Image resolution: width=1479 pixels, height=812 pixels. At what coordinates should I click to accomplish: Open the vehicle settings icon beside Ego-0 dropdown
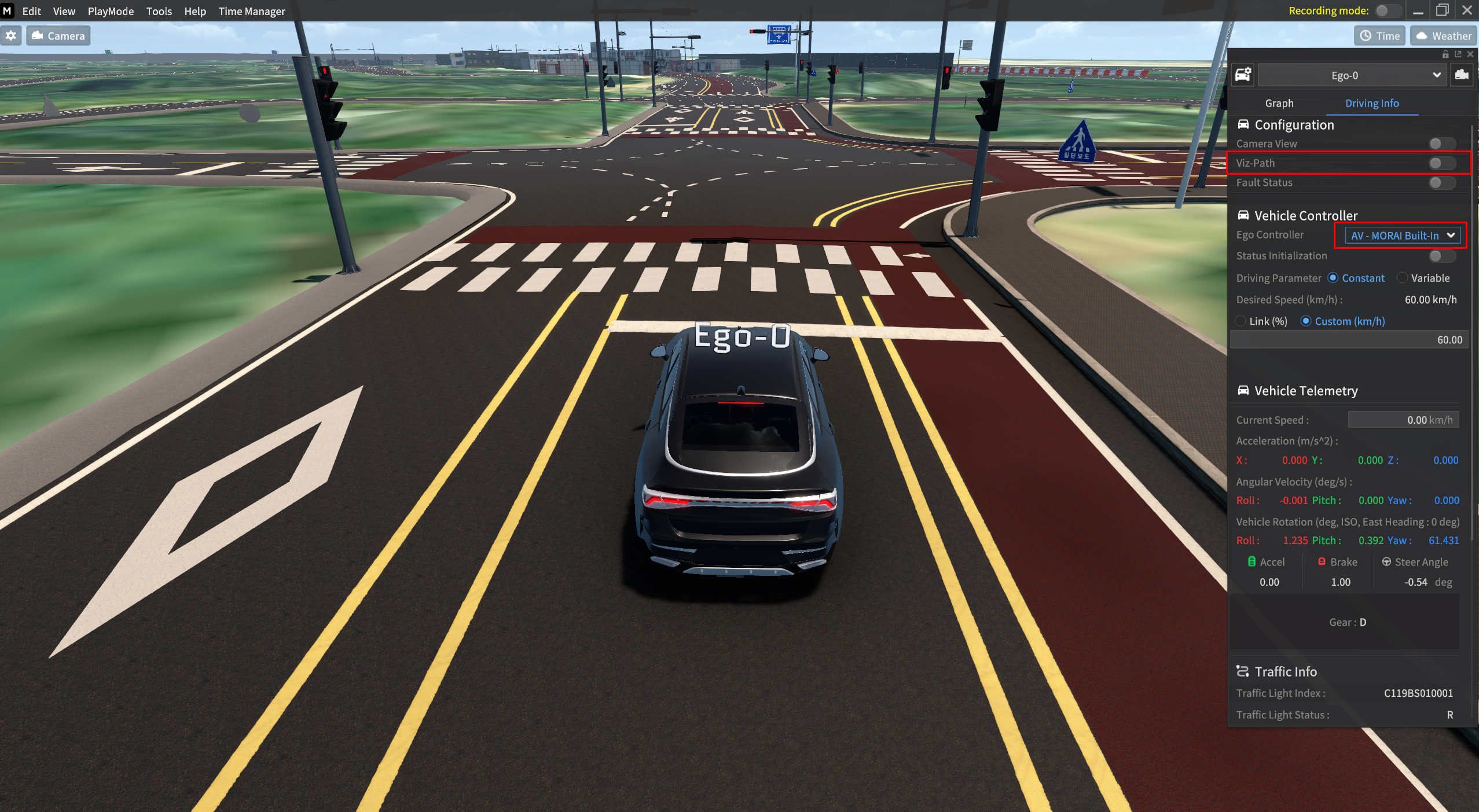point(1243,75)
